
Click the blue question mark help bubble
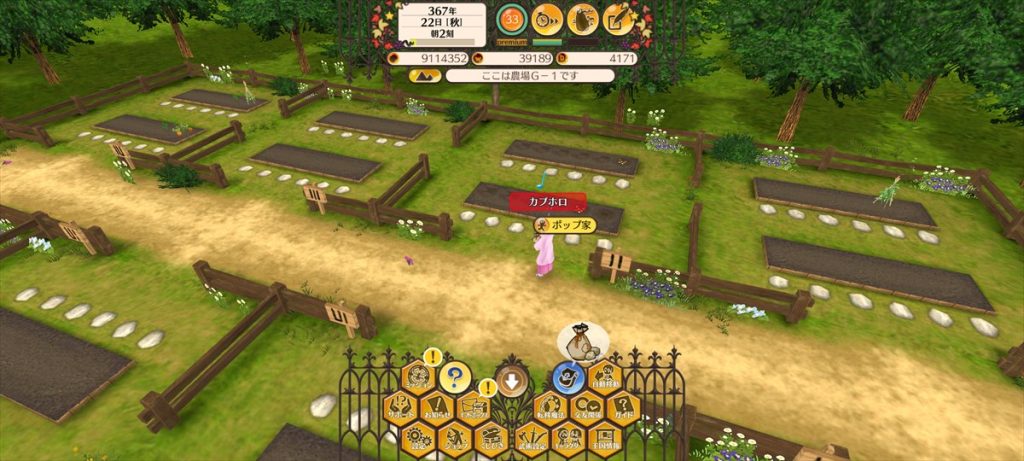click(x=453, y=378)
